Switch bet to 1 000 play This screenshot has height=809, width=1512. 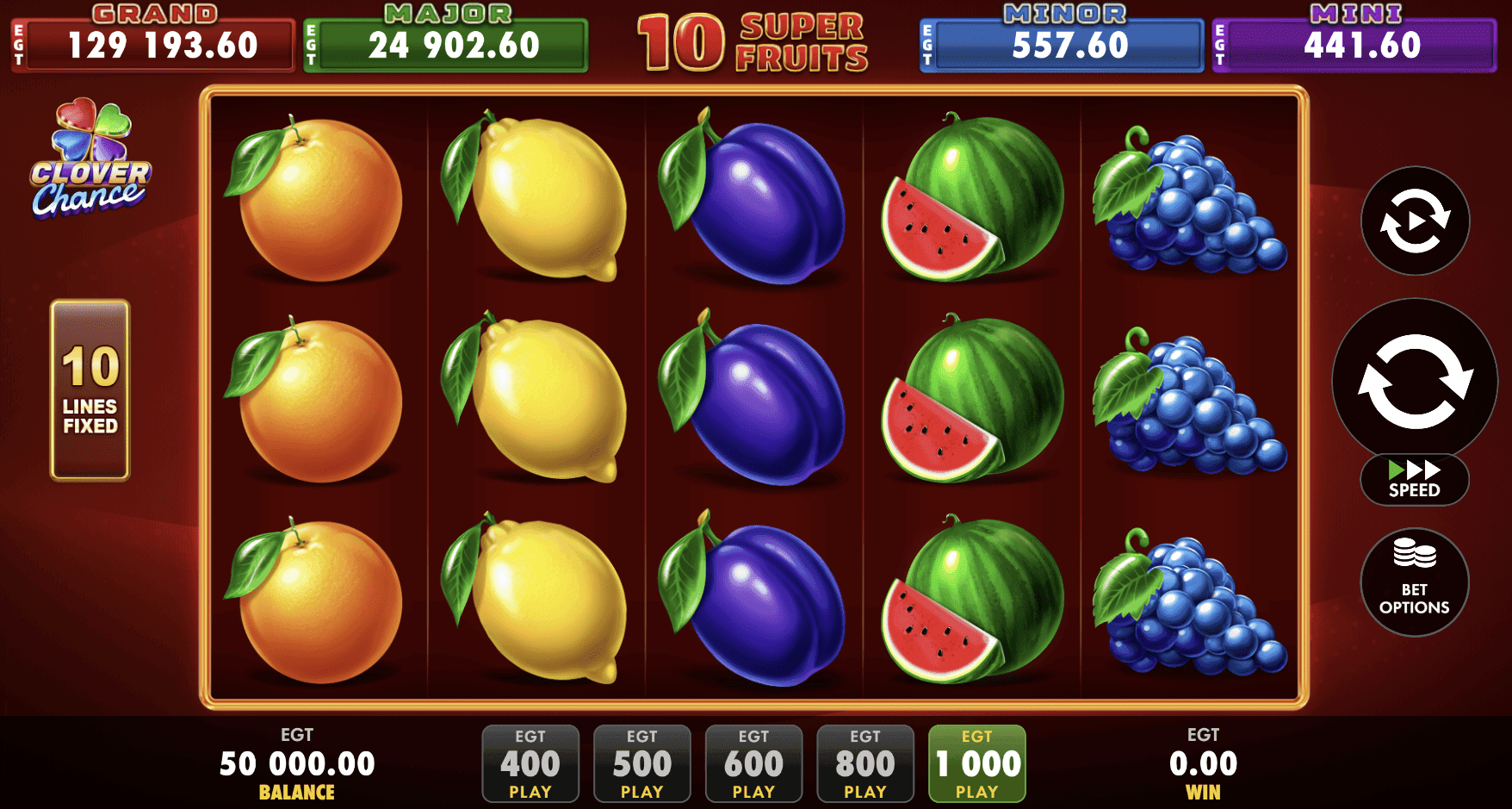pyautogui.click(x=976, y=764)
